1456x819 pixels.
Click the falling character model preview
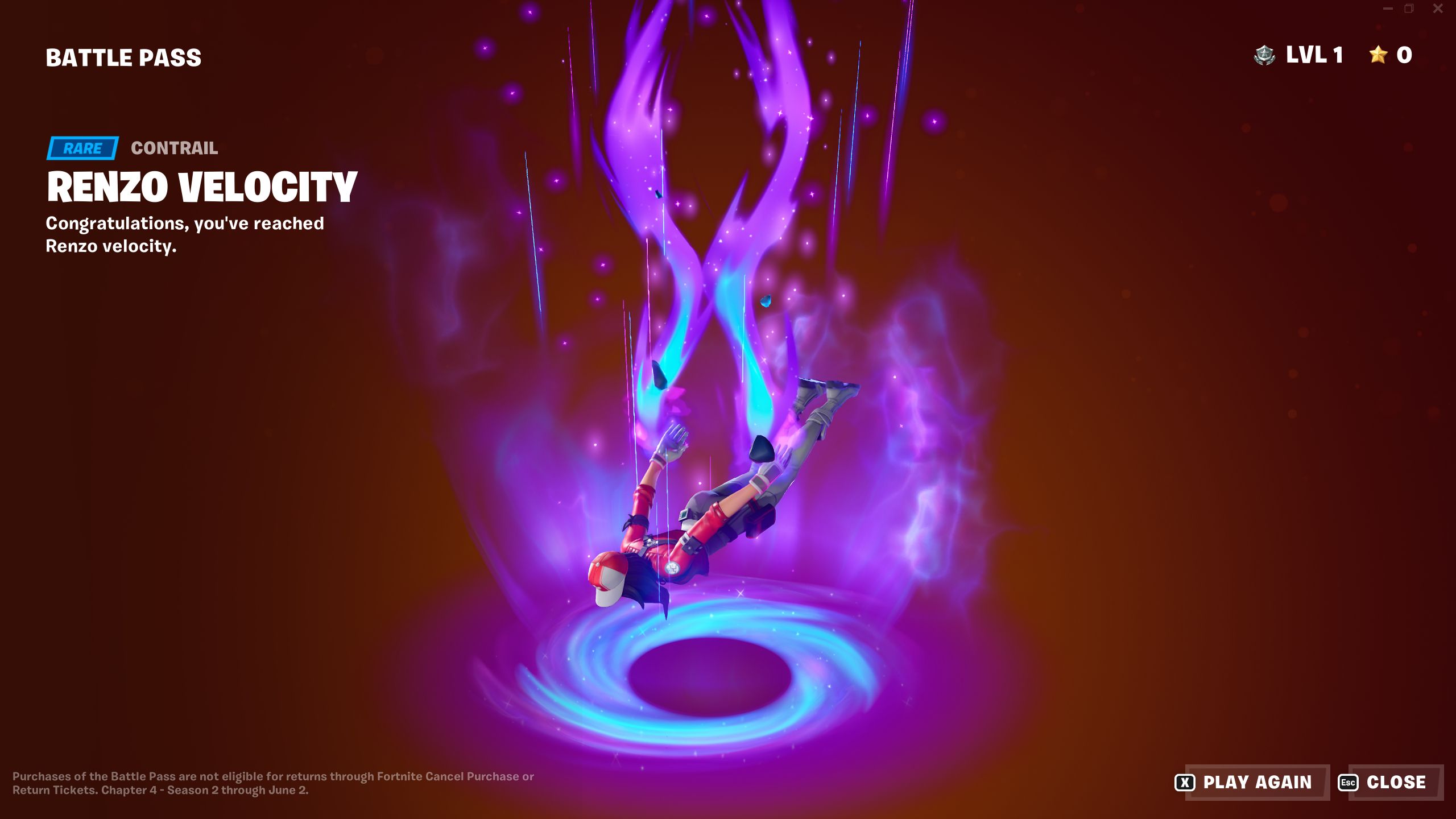(722, 523)
